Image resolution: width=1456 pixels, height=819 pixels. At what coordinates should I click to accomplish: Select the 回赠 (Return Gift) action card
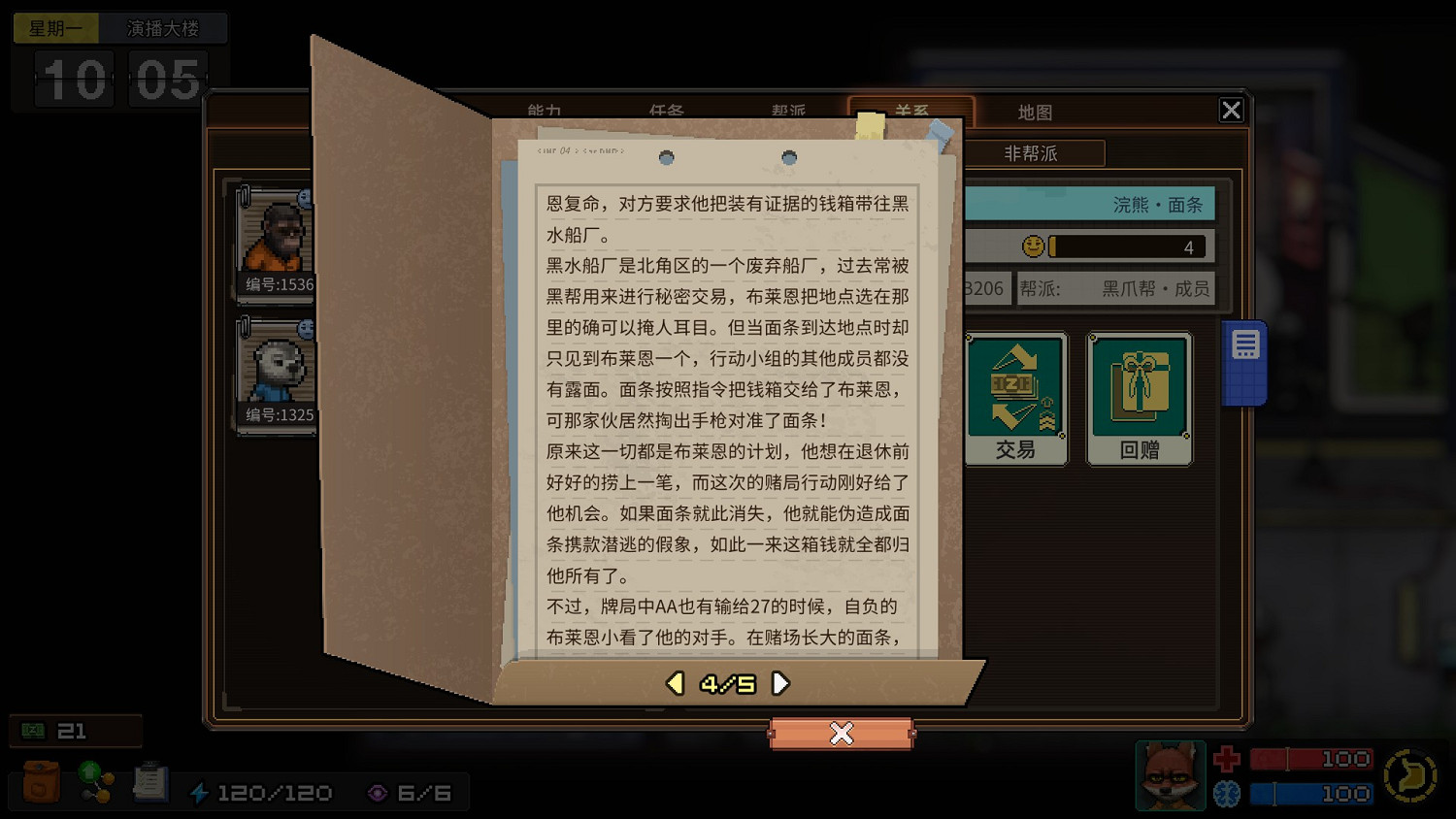(1139, 398)
